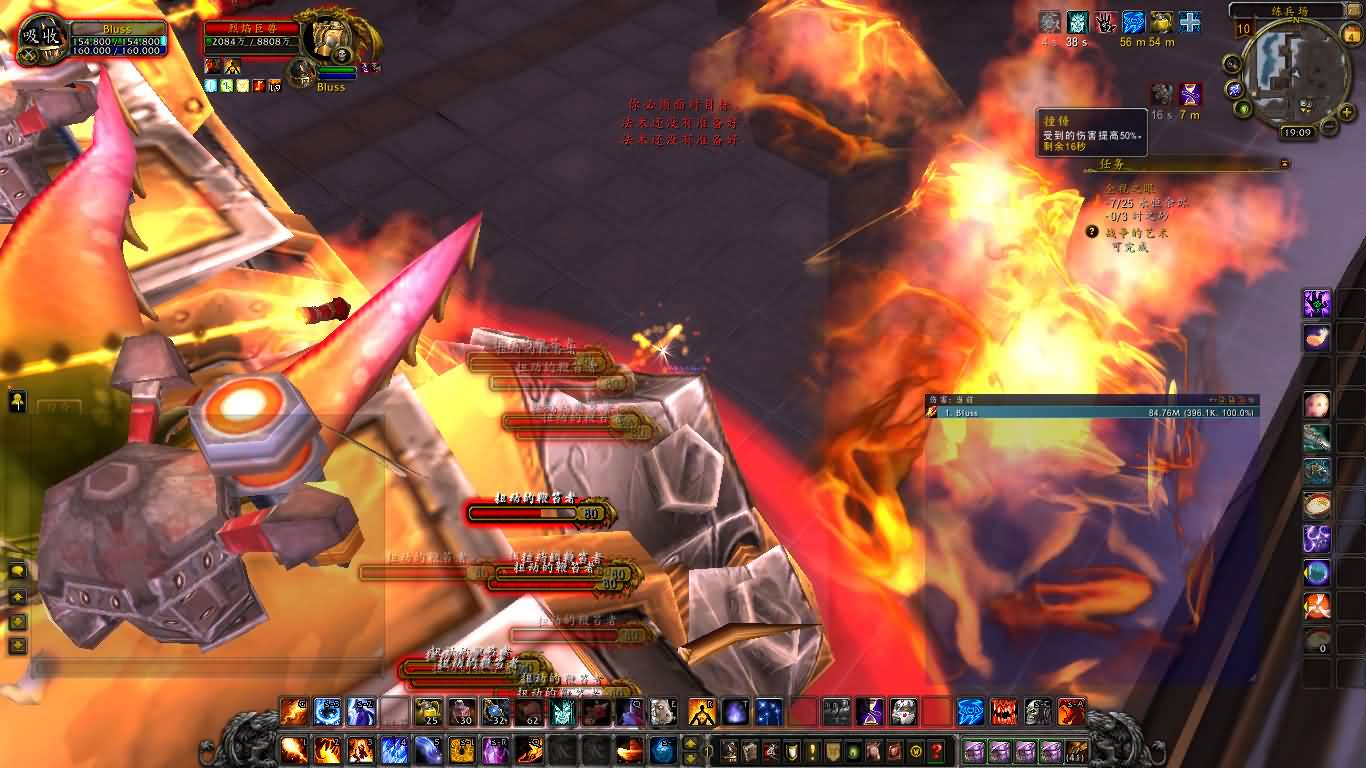Viewport: 1366px width, 768px height.
Task: Open the minimap
Action: [1288, 68]
